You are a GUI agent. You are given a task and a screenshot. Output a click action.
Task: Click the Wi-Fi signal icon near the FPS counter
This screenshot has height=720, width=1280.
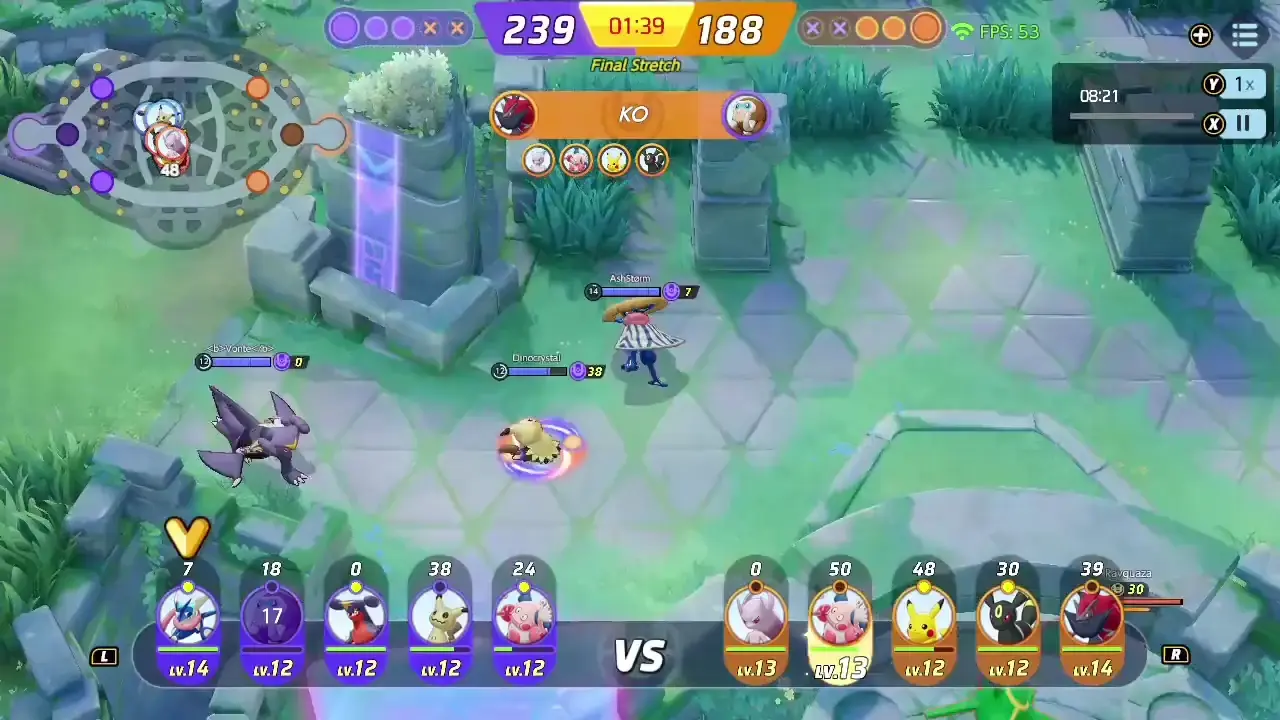(x=962, y=31)
